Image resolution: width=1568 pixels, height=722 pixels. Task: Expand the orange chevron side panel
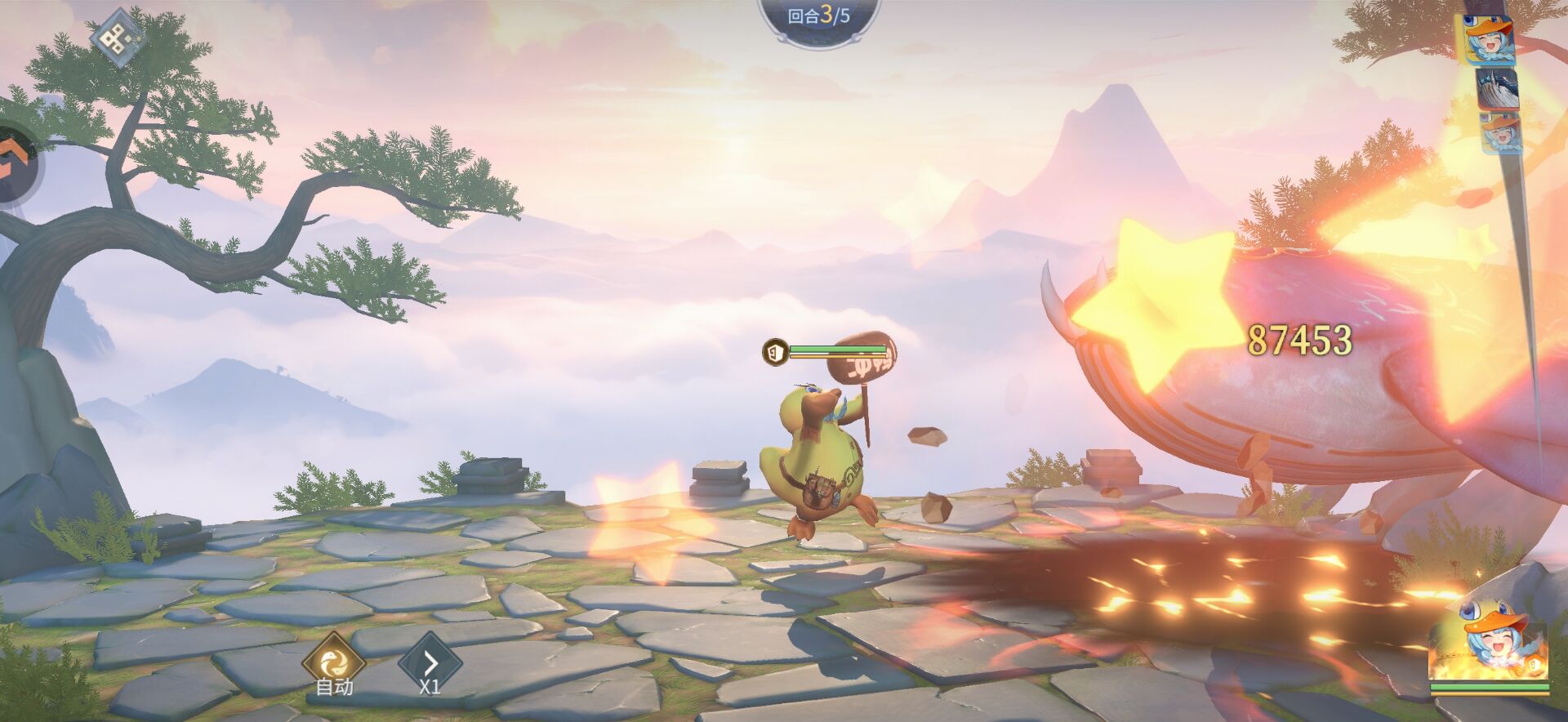click(15, 162)
